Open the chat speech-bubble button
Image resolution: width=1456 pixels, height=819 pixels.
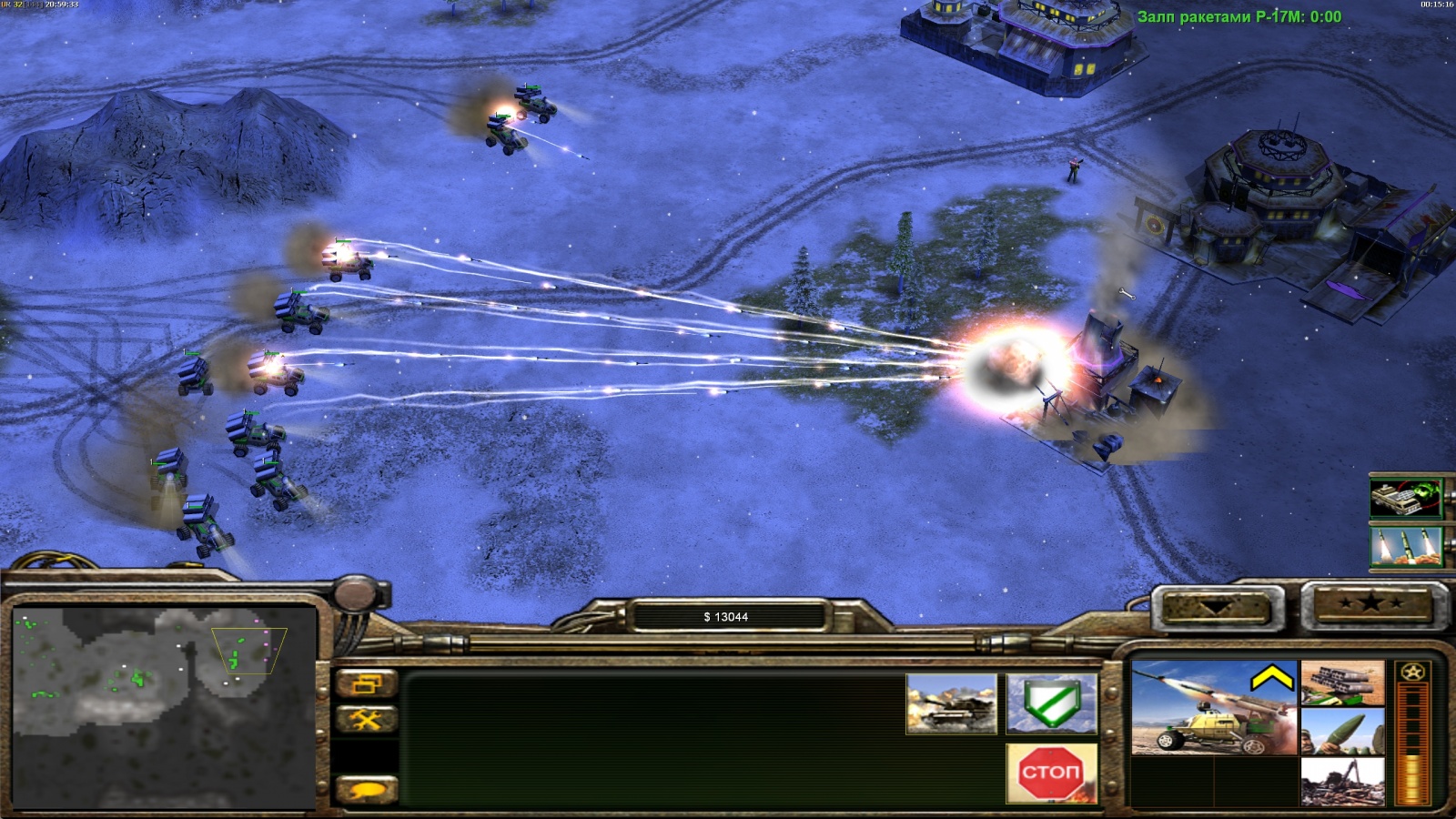[367, 790]
